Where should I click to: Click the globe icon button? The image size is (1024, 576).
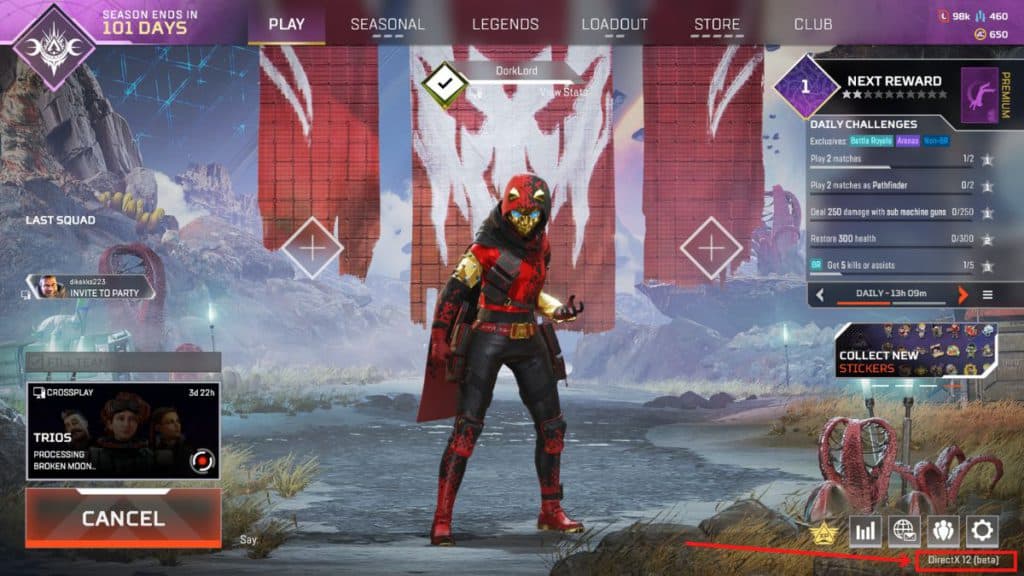pos(904,530)
